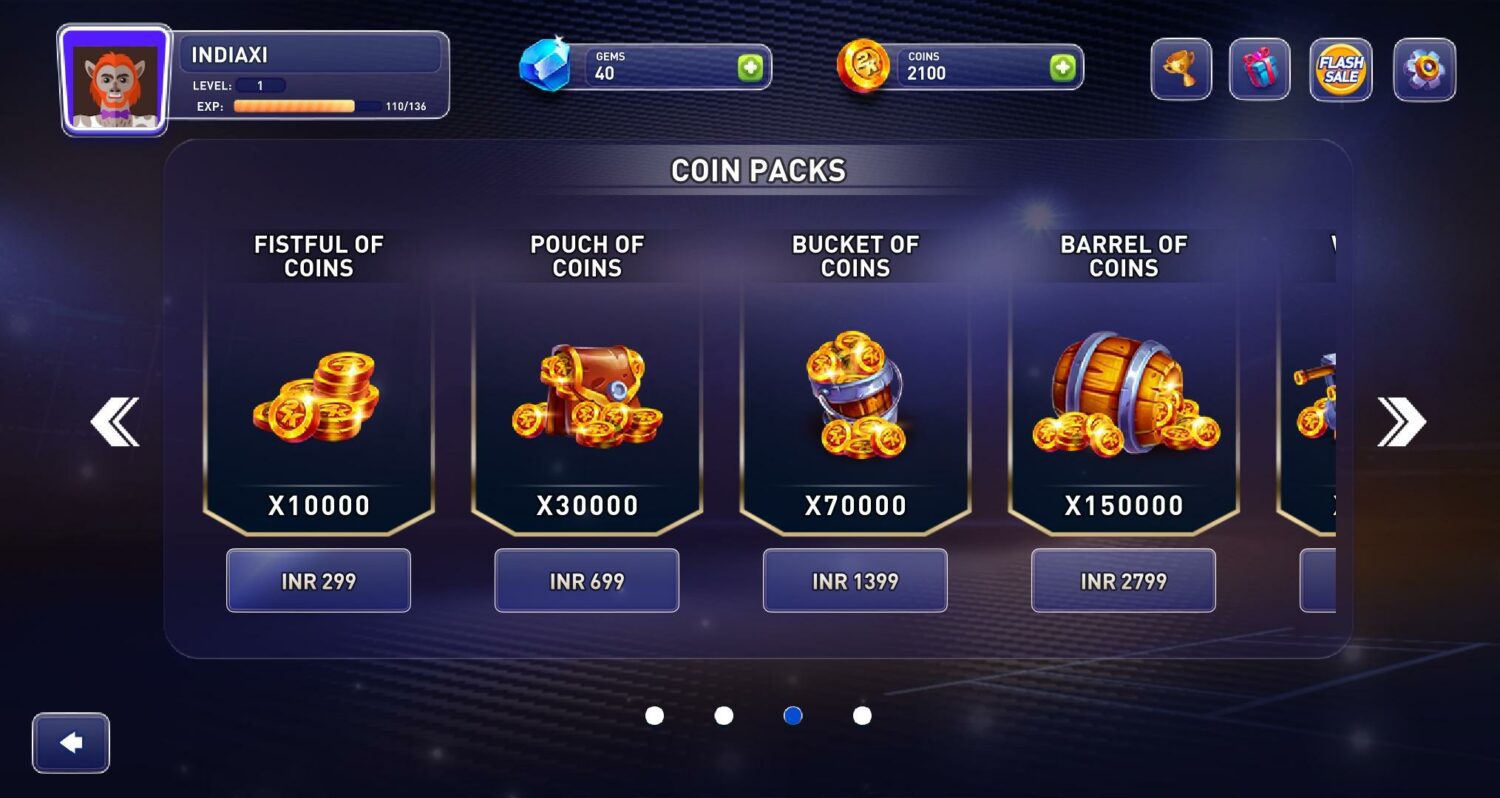The width and height of the screenshot is (1500, 798).
Task: Open the gift box rewards
Action: click(1259, 70)
